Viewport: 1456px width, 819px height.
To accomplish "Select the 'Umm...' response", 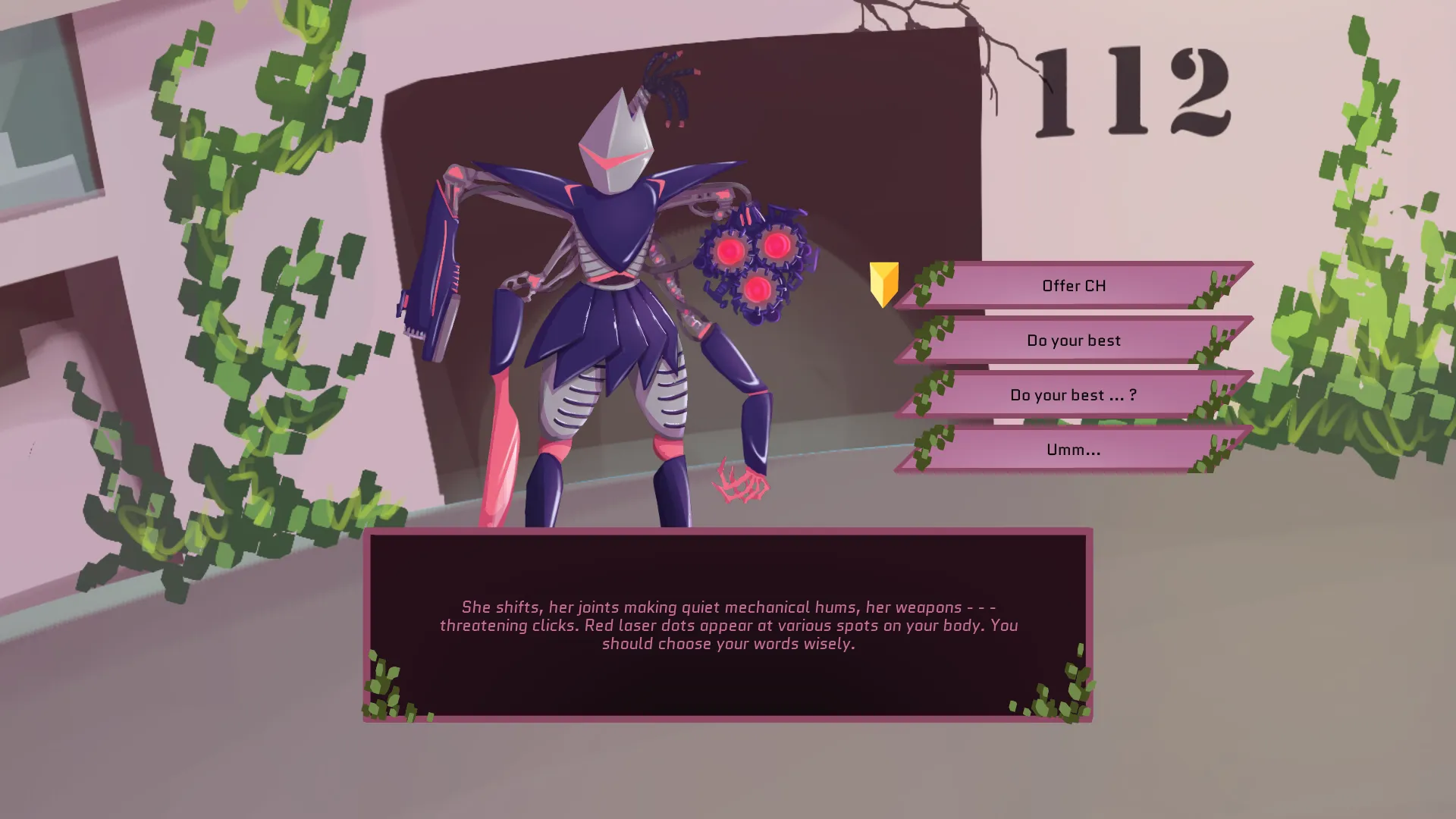I will click(1073, 449).
